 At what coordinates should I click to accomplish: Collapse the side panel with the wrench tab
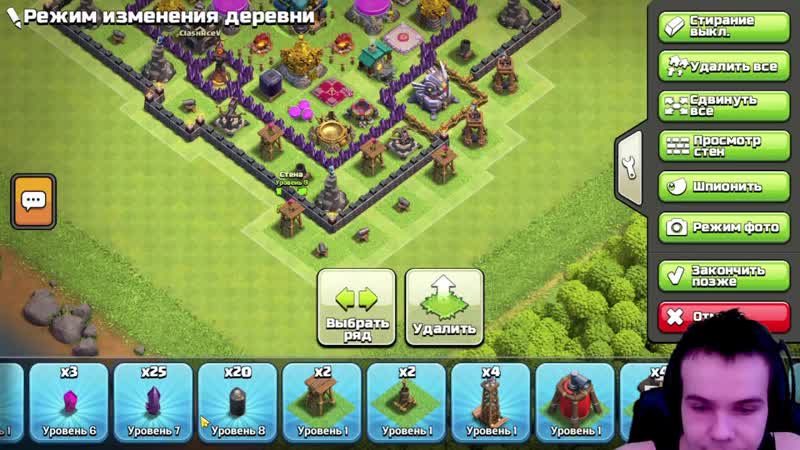(x=630, y=167)
